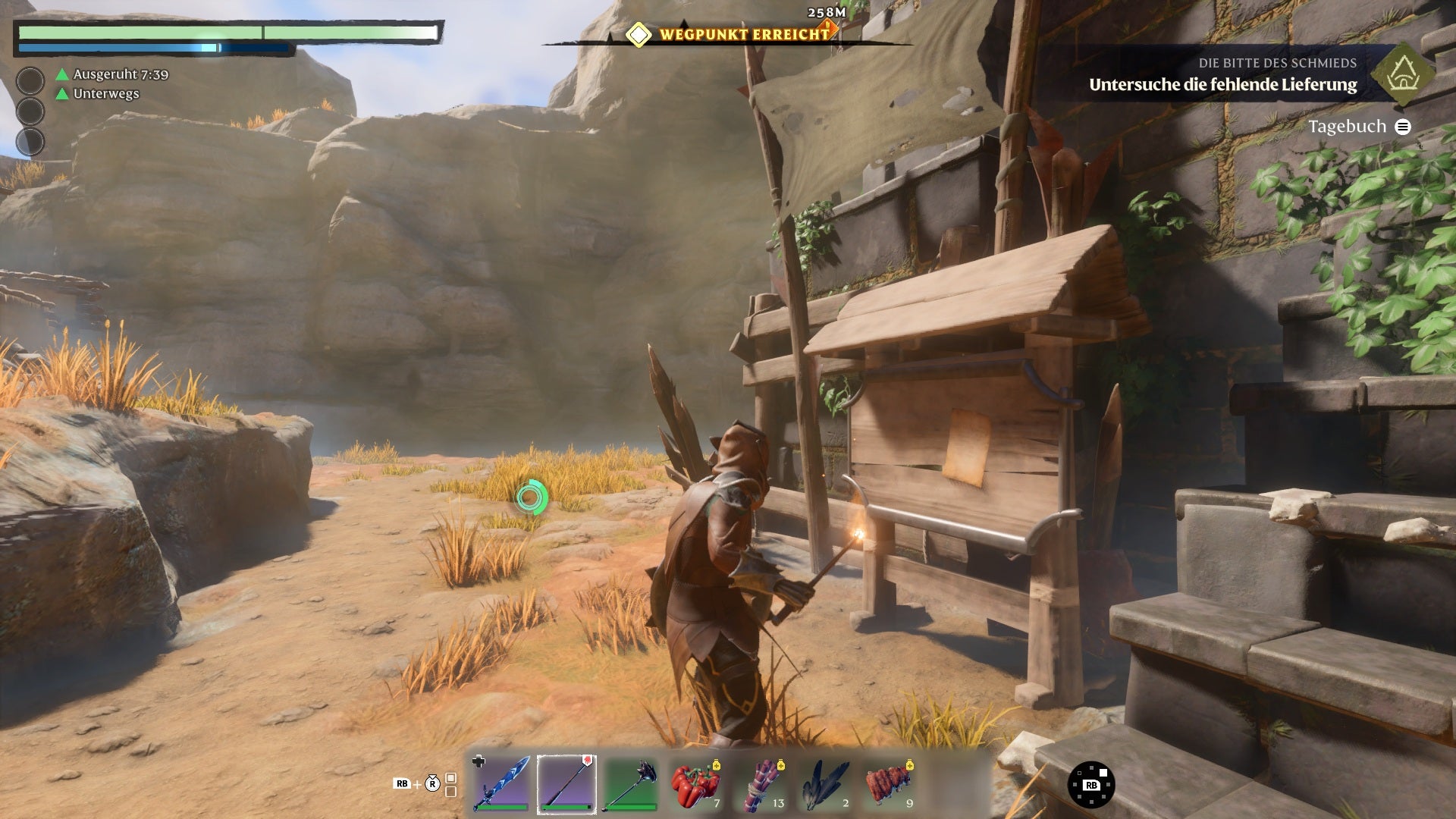Choose the highlighted staff slot in the hotbar
Screen dimensions: 1456x819
pyautogui.click(x=566, y=783)
